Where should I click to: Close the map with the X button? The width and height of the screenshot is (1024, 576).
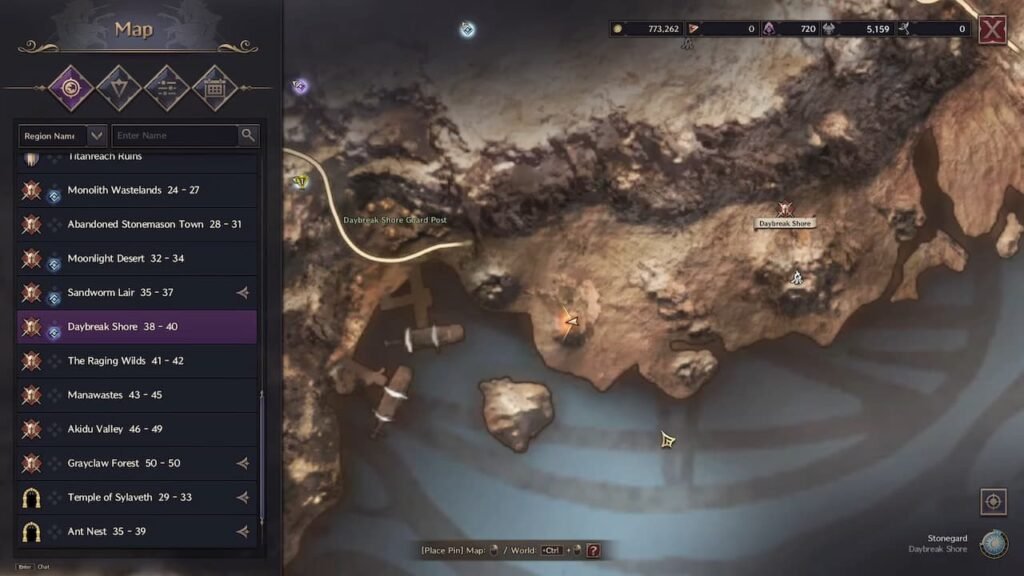pos(992,30)
